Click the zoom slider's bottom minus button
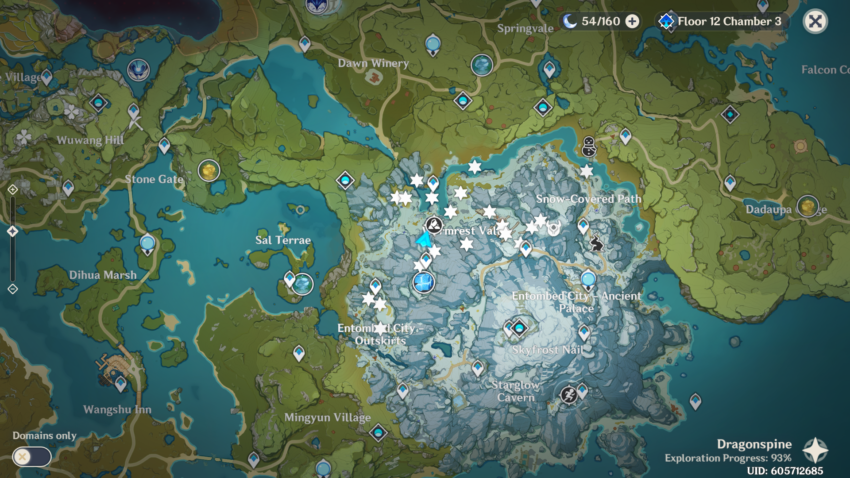Image resolution: width=850 pixels, height=478 pixels. coord(12,289)
